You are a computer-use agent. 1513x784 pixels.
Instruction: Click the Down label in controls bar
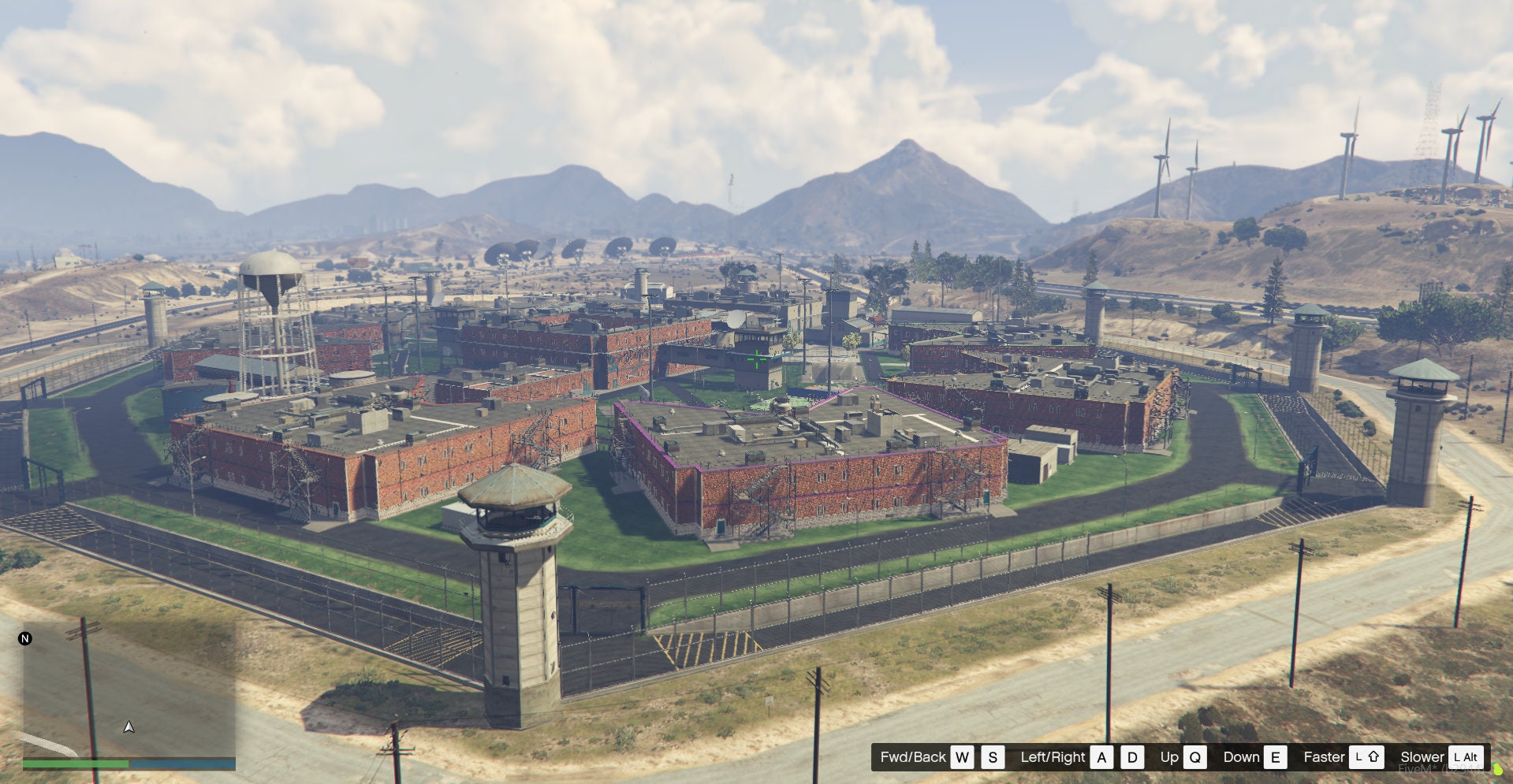[x=1241, y=756]
